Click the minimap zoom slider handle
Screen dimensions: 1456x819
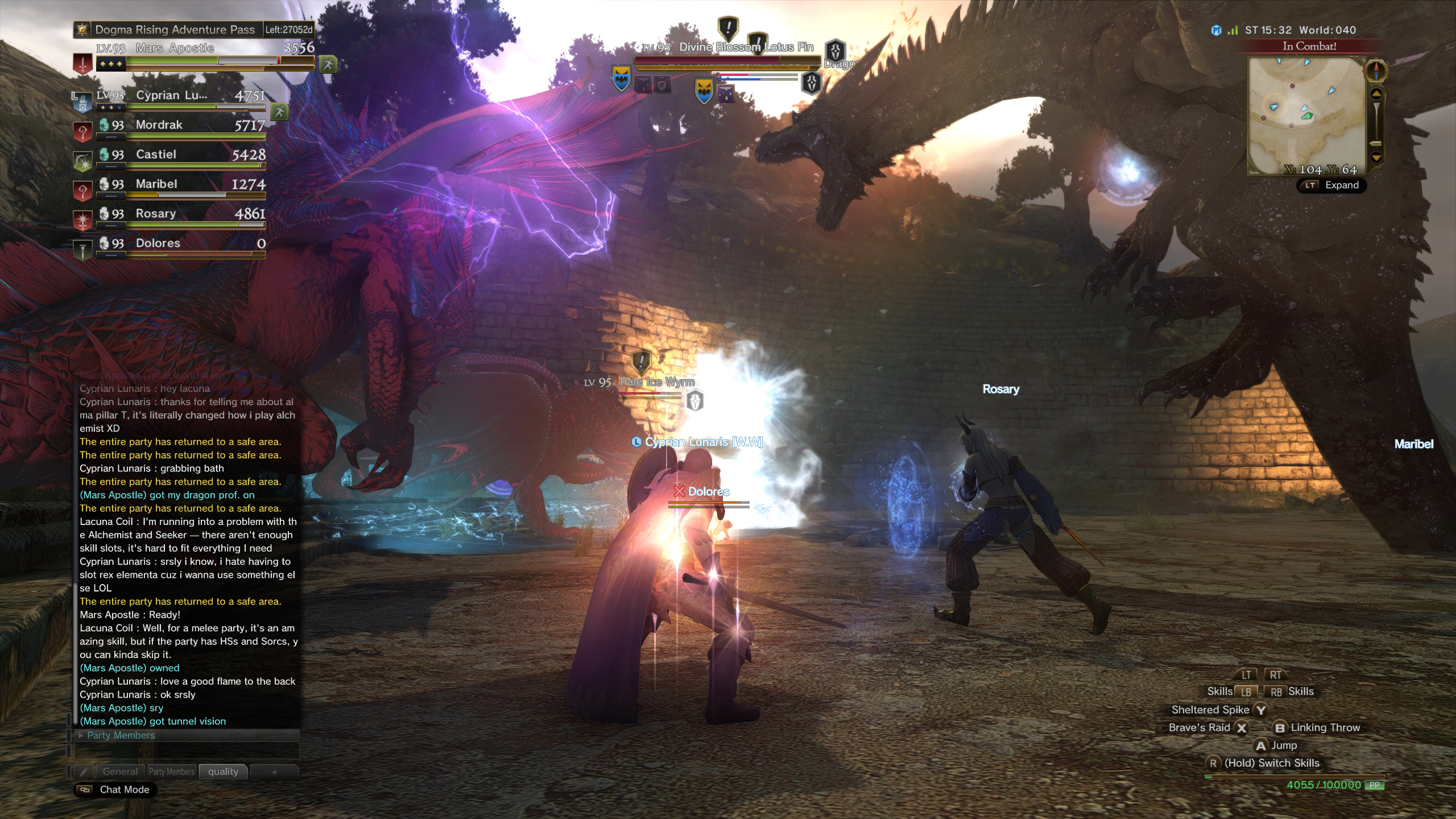[1376, 143]
